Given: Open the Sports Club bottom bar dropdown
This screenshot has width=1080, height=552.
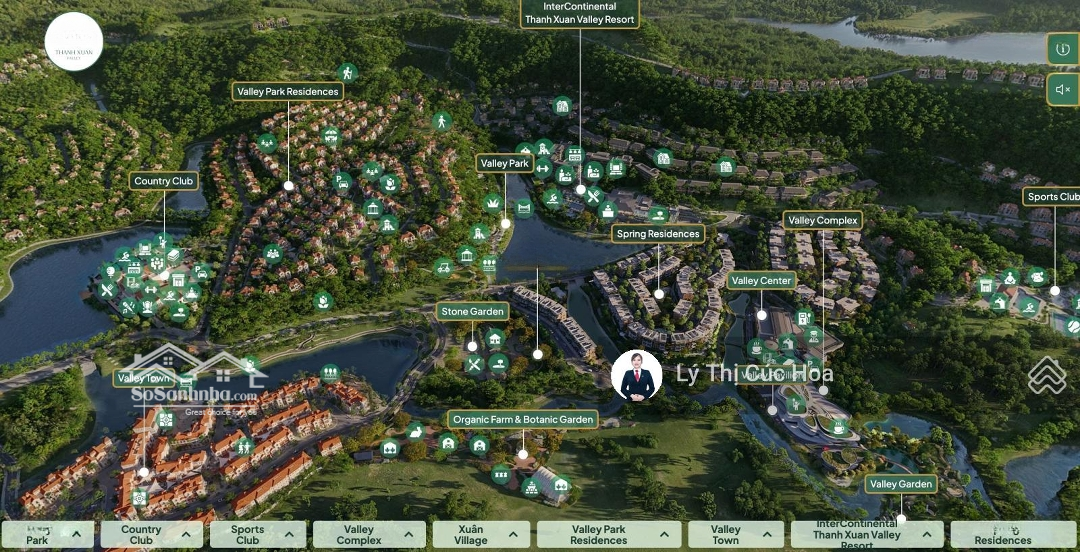Looking at the screenshot, I should click(x=261, y=535).
